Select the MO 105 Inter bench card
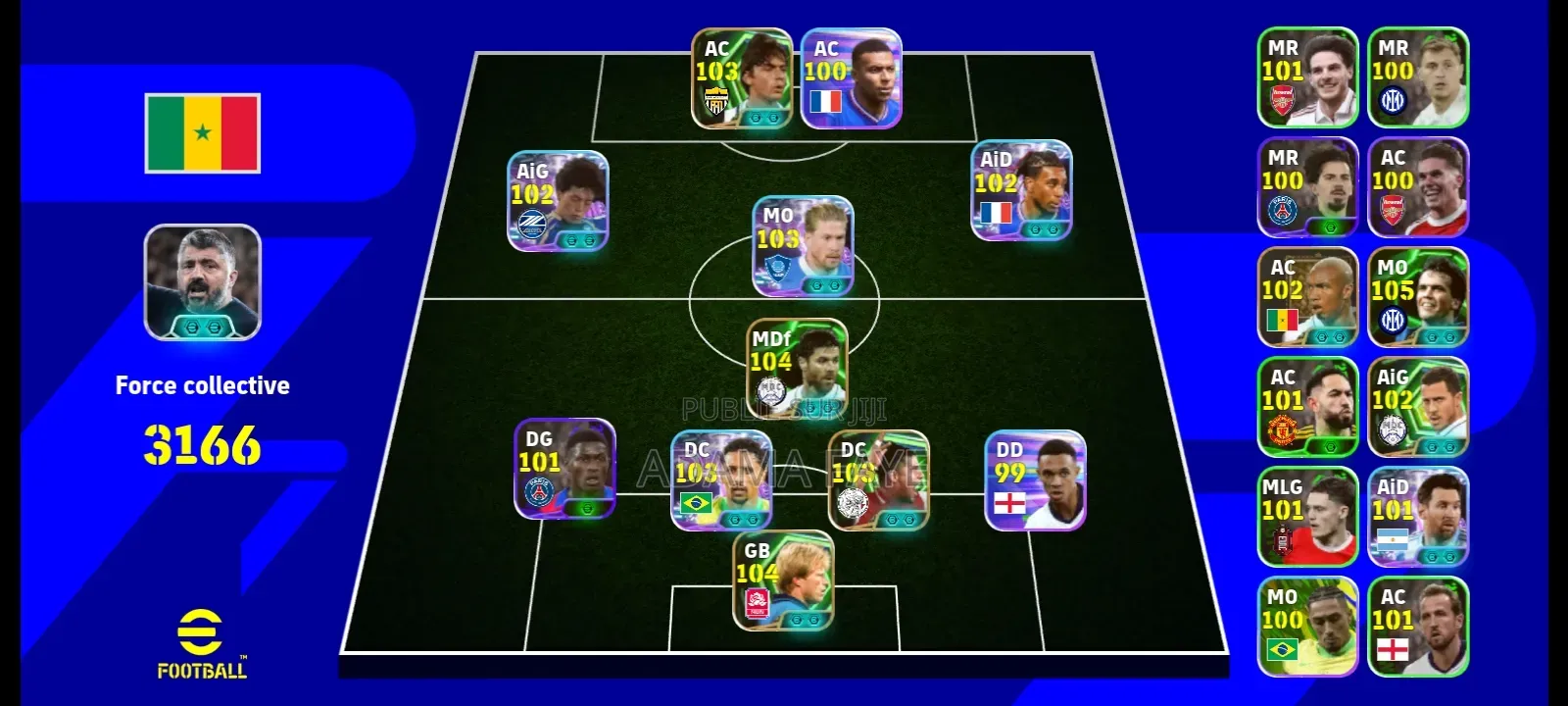Image resolution: width=1568 pixels, height=706 pixels. (x=1419, y=294)
